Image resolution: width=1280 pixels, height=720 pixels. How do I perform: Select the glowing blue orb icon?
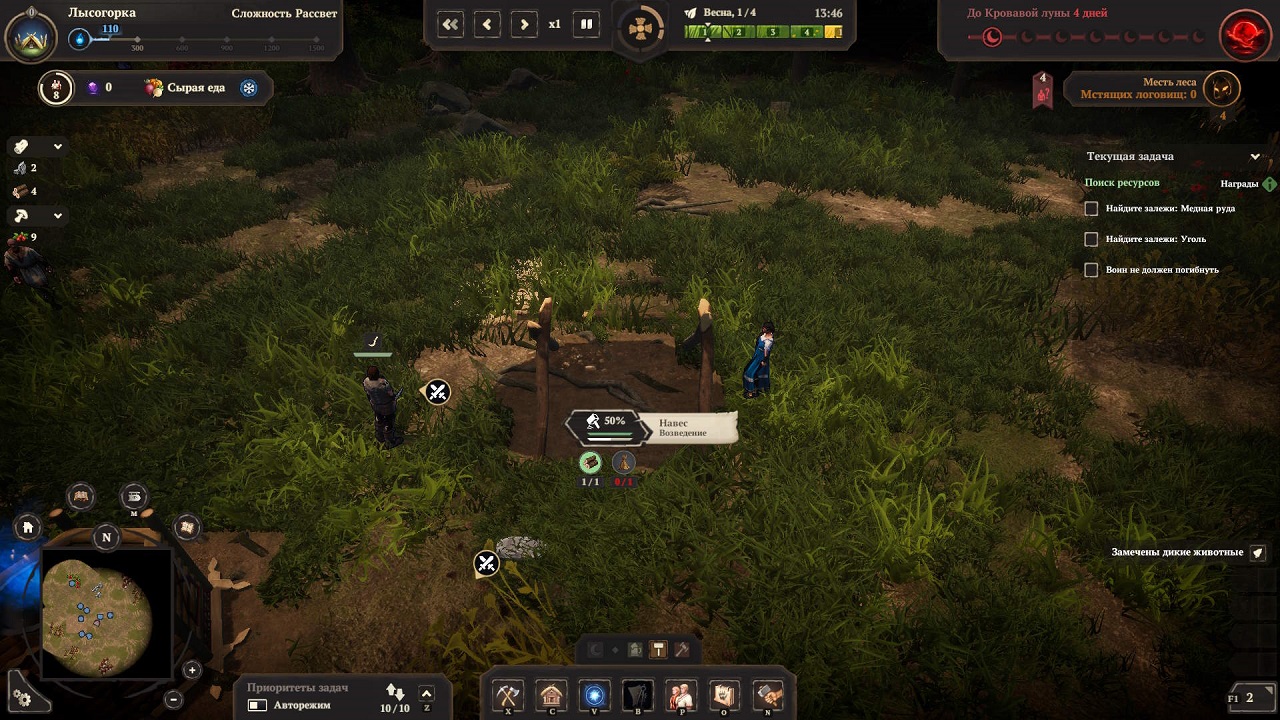coord(595,694)
